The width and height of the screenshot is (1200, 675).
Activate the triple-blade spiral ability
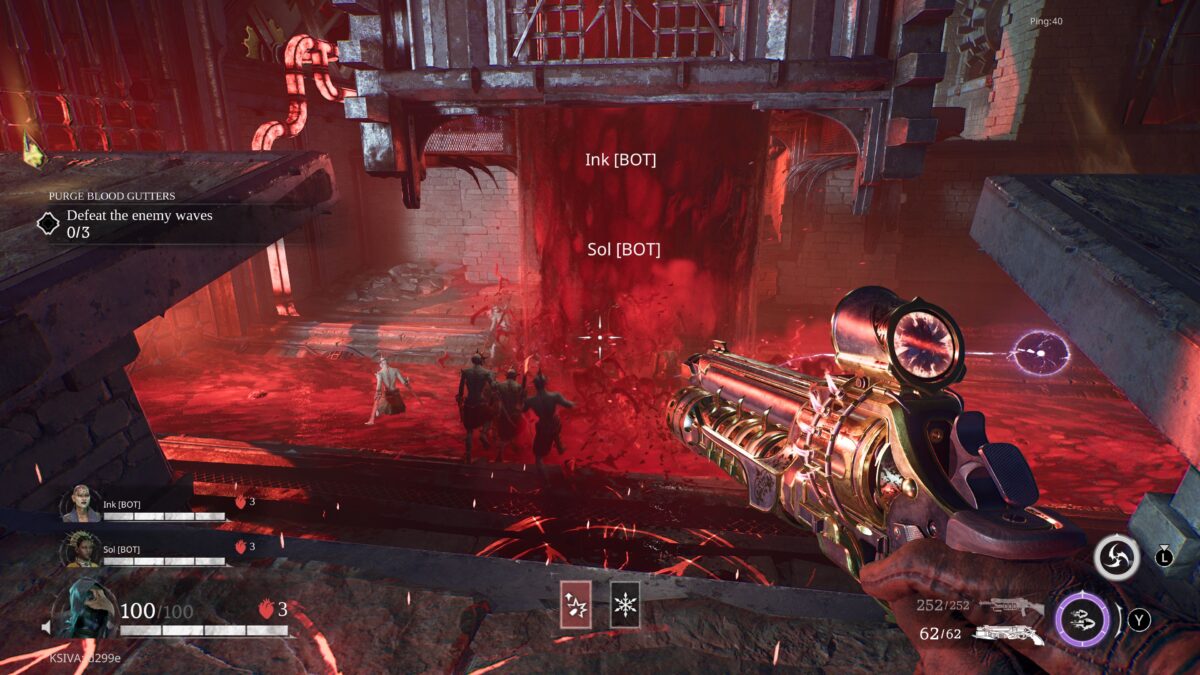pos(1116,557)
